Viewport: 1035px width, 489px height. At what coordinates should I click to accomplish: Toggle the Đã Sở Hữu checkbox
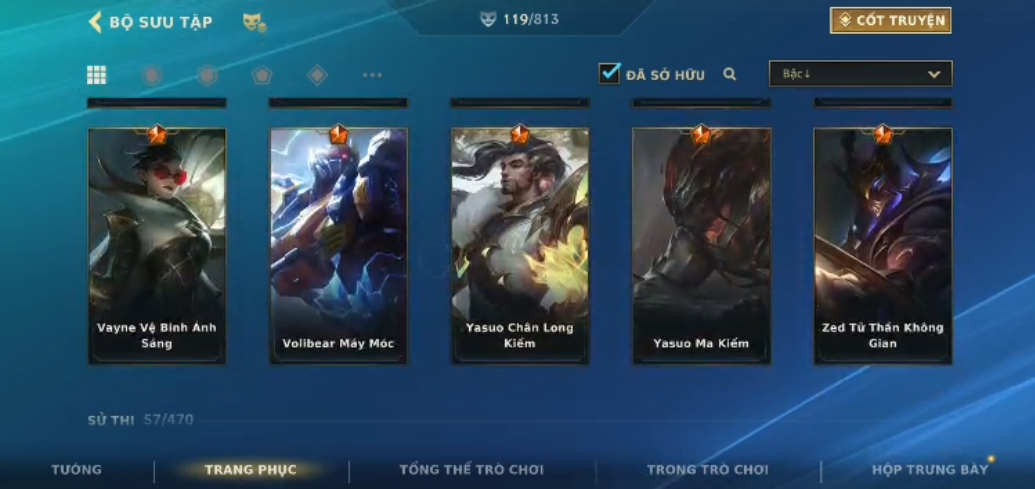(x=609, y=74)
